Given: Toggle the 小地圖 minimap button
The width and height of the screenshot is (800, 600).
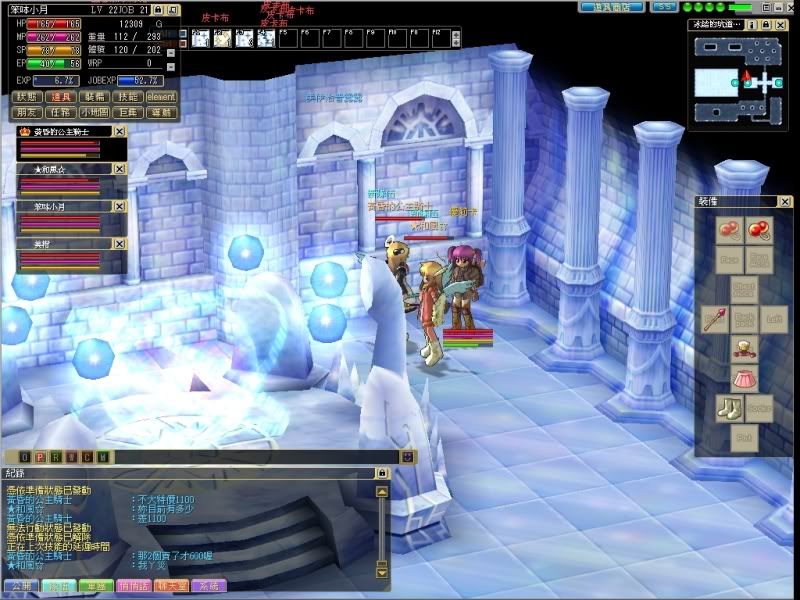Looking at the screenshot, I should 95,113.
